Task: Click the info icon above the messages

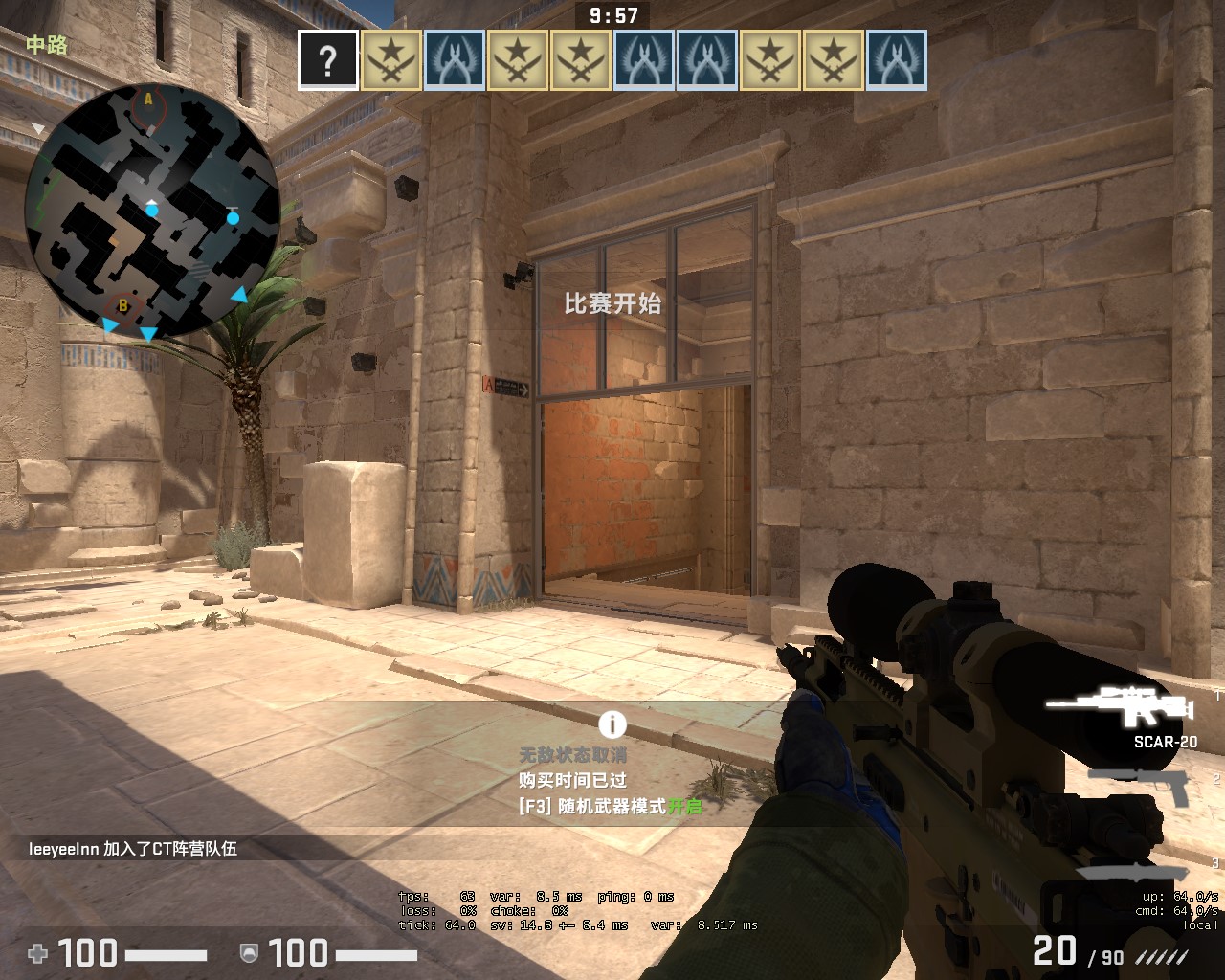Action: [x=612, y=724]
